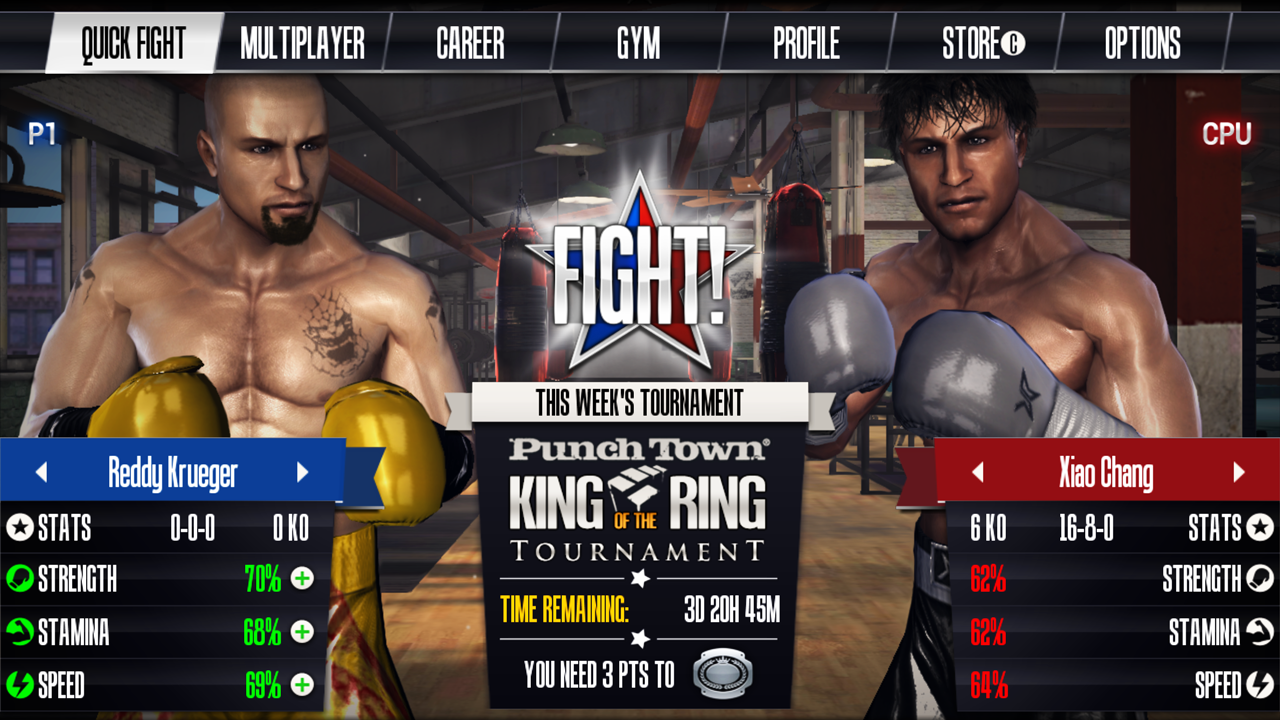Image resolution: width=1280 pixels, height=720 pixels.
Task: Increase Strength with the green plus
Action: [302, 578]
